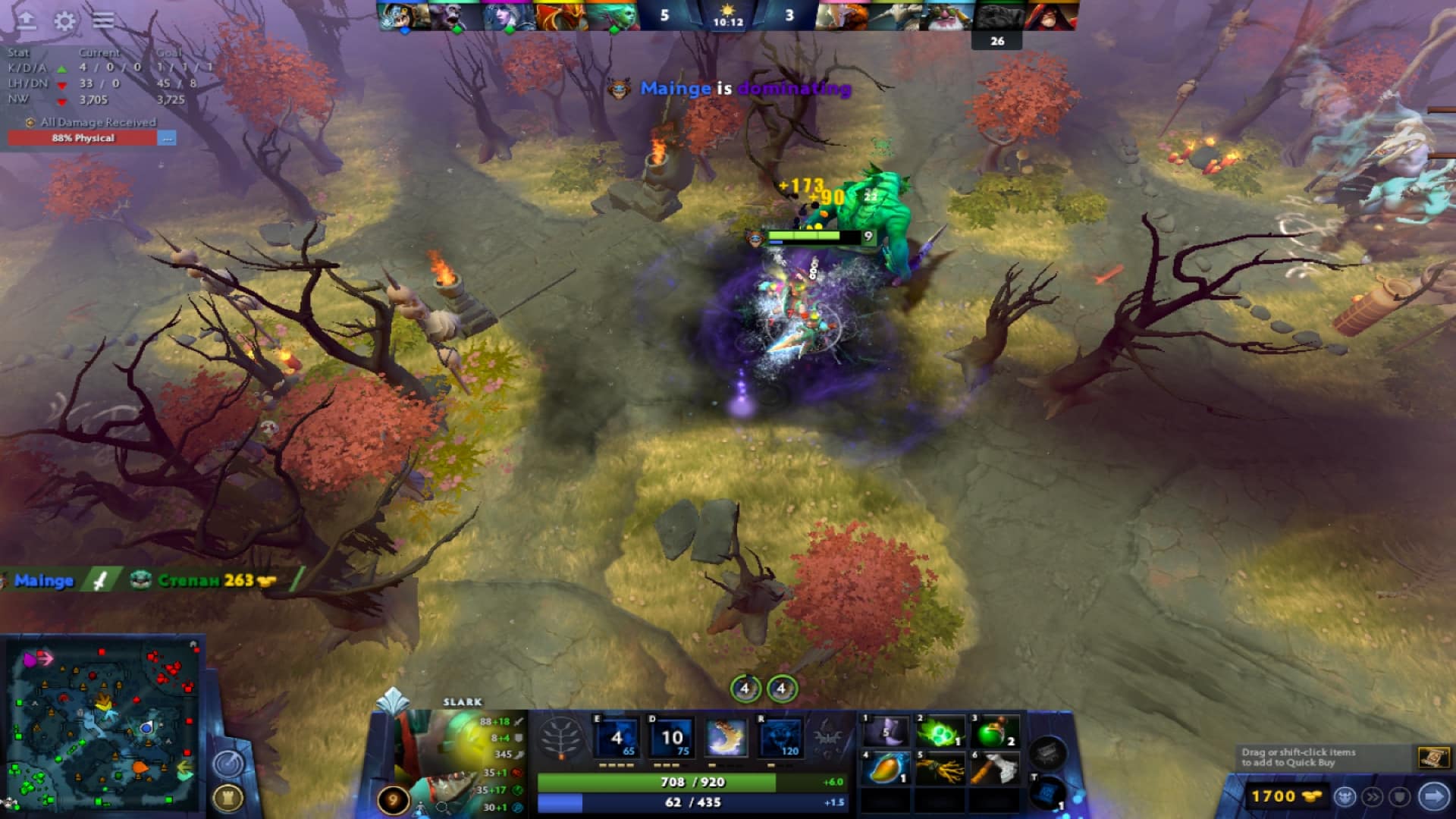Click the SLARK hero nameplate

[x=463, y=702]
